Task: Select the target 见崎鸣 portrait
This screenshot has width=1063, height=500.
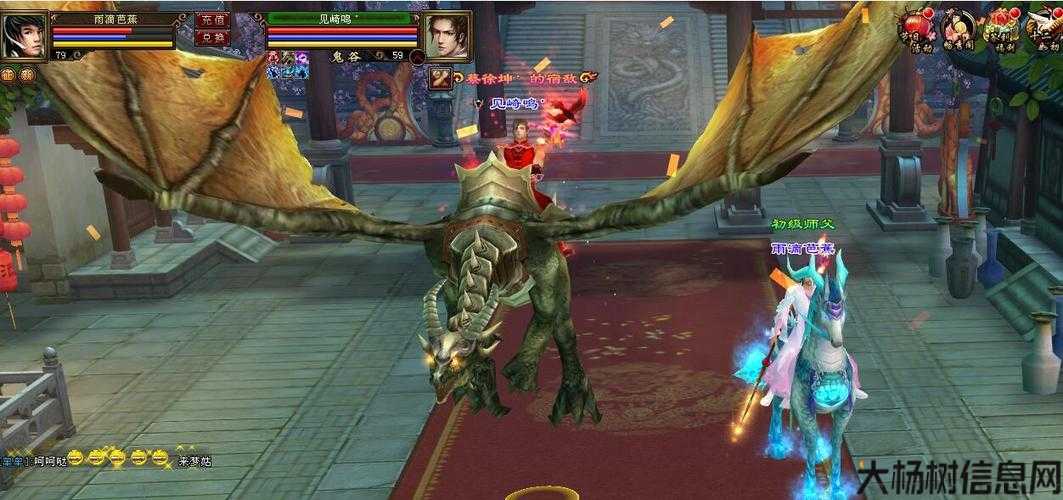Action: click(447, 36)
